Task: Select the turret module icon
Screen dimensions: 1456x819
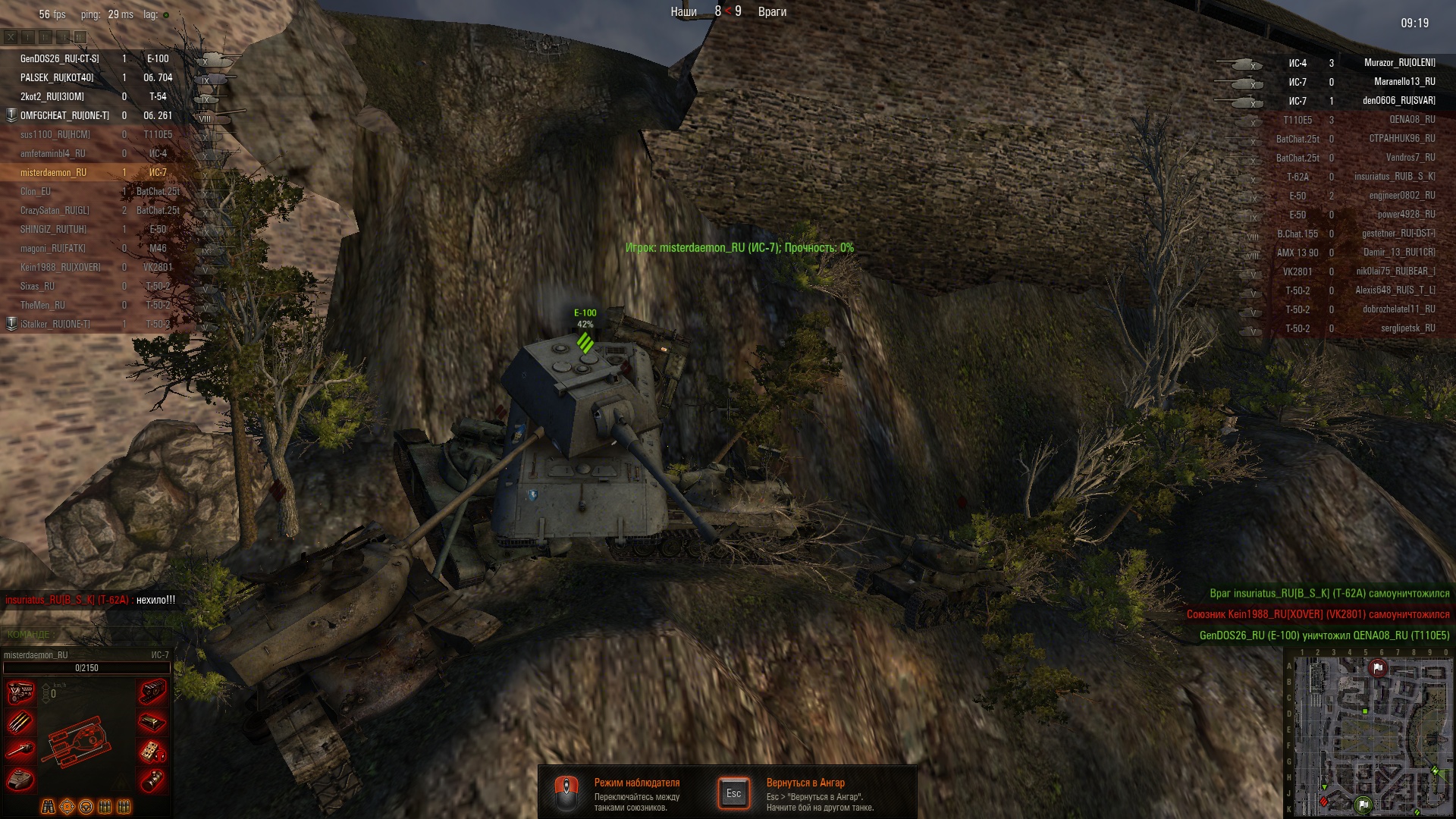Action: coord(20,780)
